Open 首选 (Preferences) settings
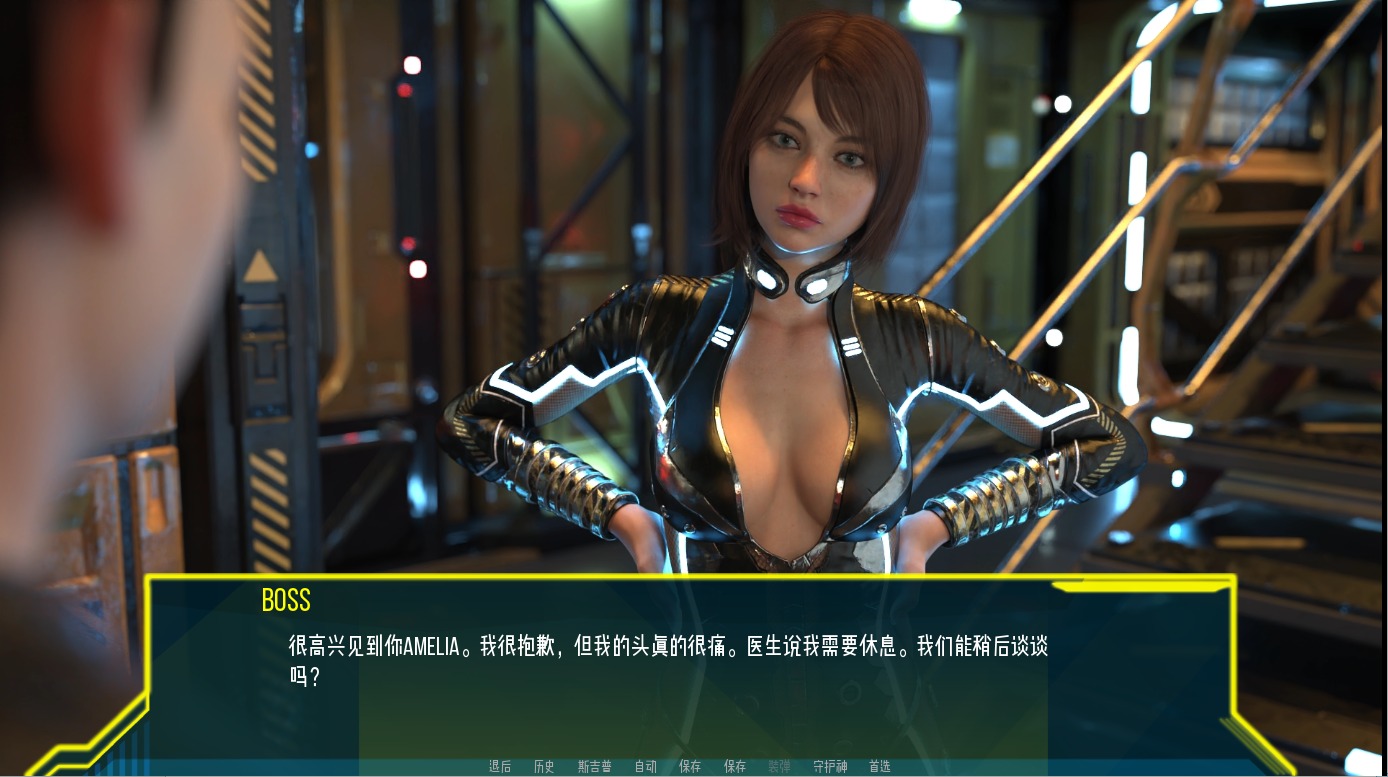The height and width of the screenshot is (777, 1388). click(x=880, y=767)
